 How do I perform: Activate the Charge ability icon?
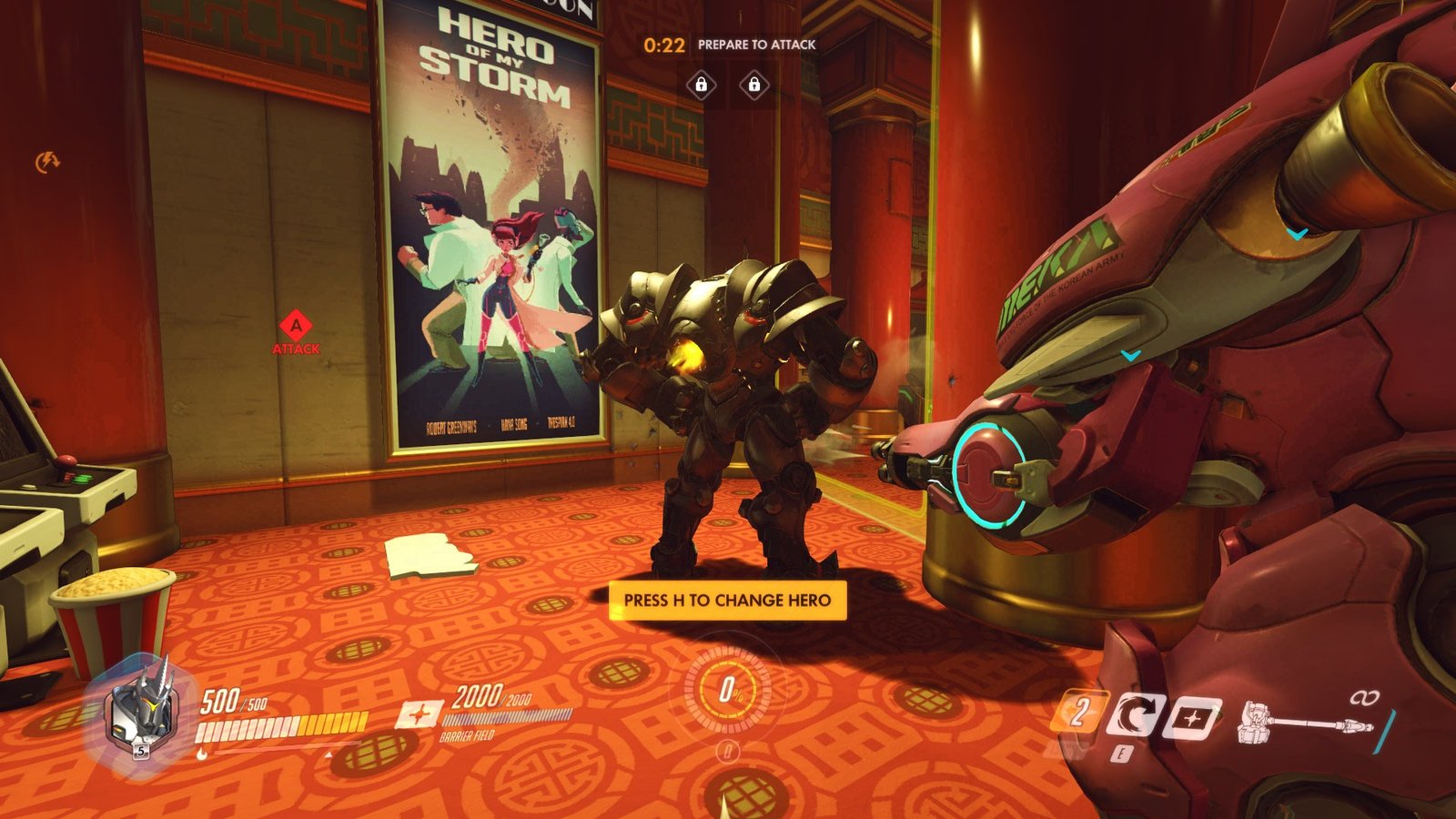click(1136, 714)
